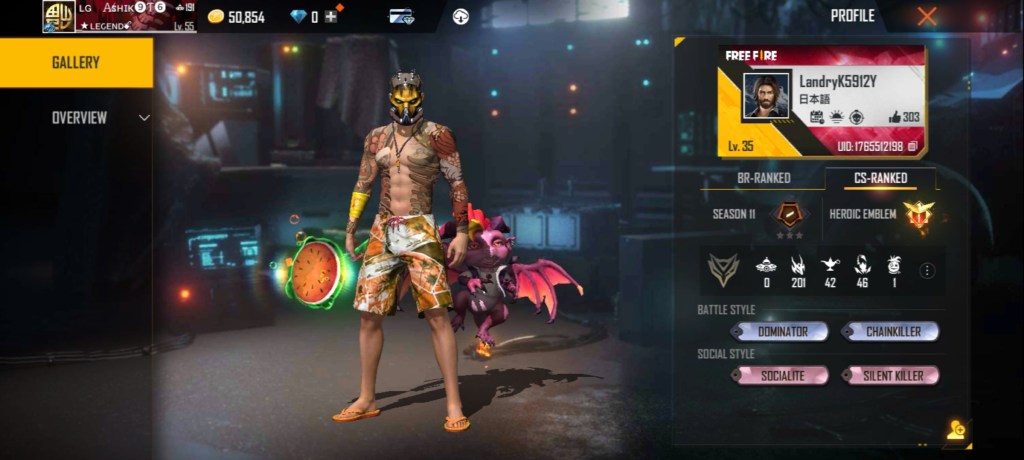
Task: Show more stats via three dots
Action: pos(927,270)
